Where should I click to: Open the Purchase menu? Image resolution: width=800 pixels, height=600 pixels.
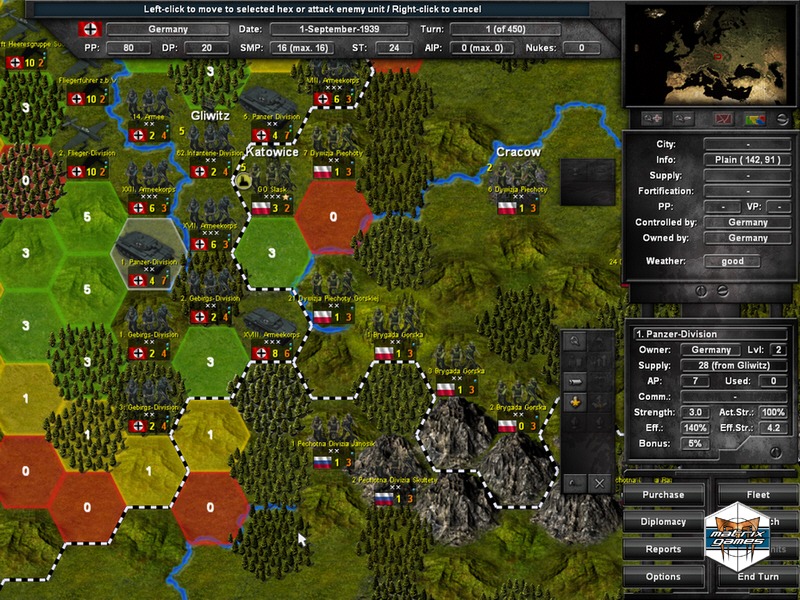[663, 494]
